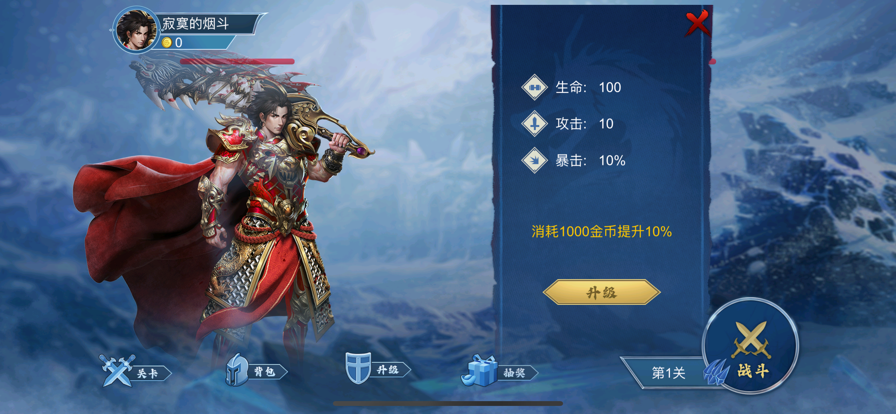Start battle with the 战斗 button
Viewport: 896px width, 414px height.
751,348
